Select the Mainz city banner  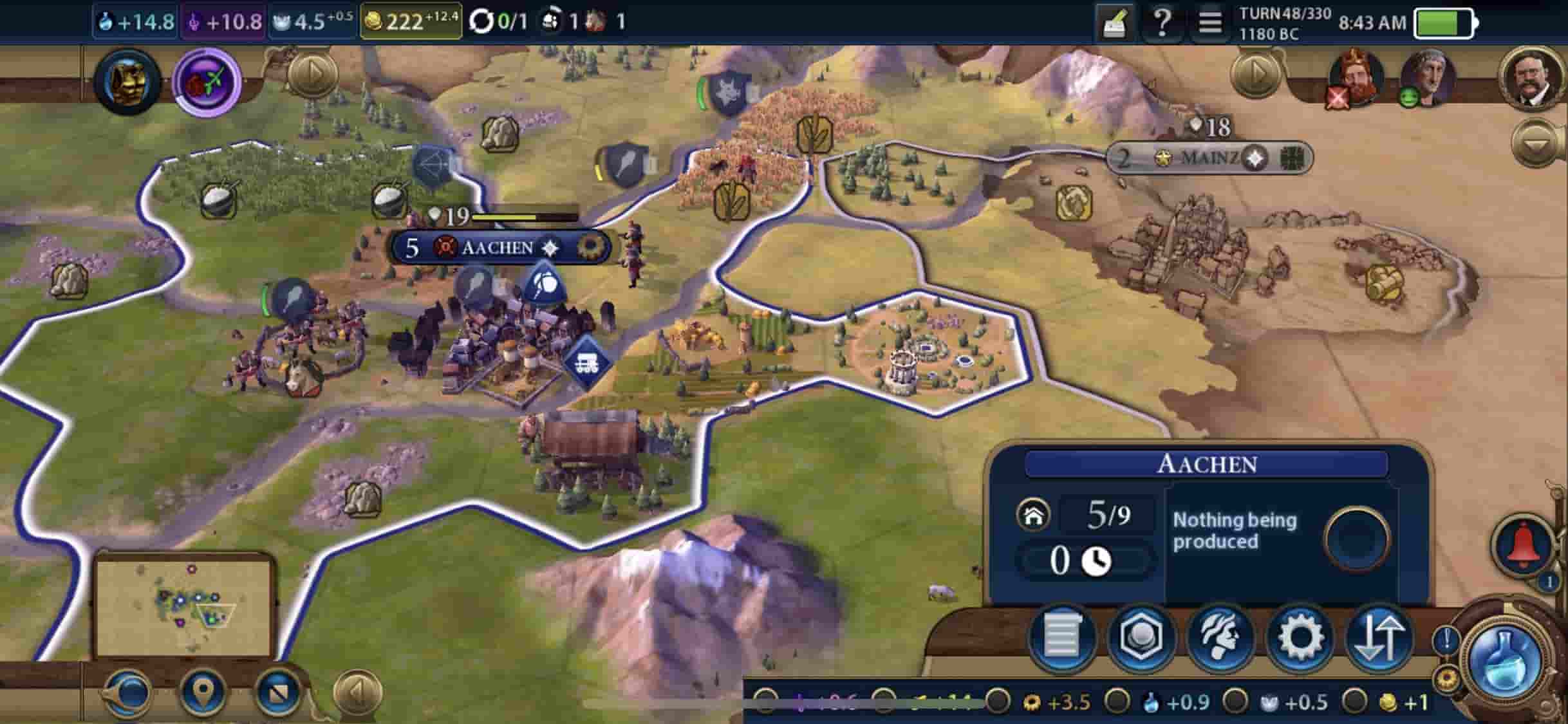[1208, 158]
